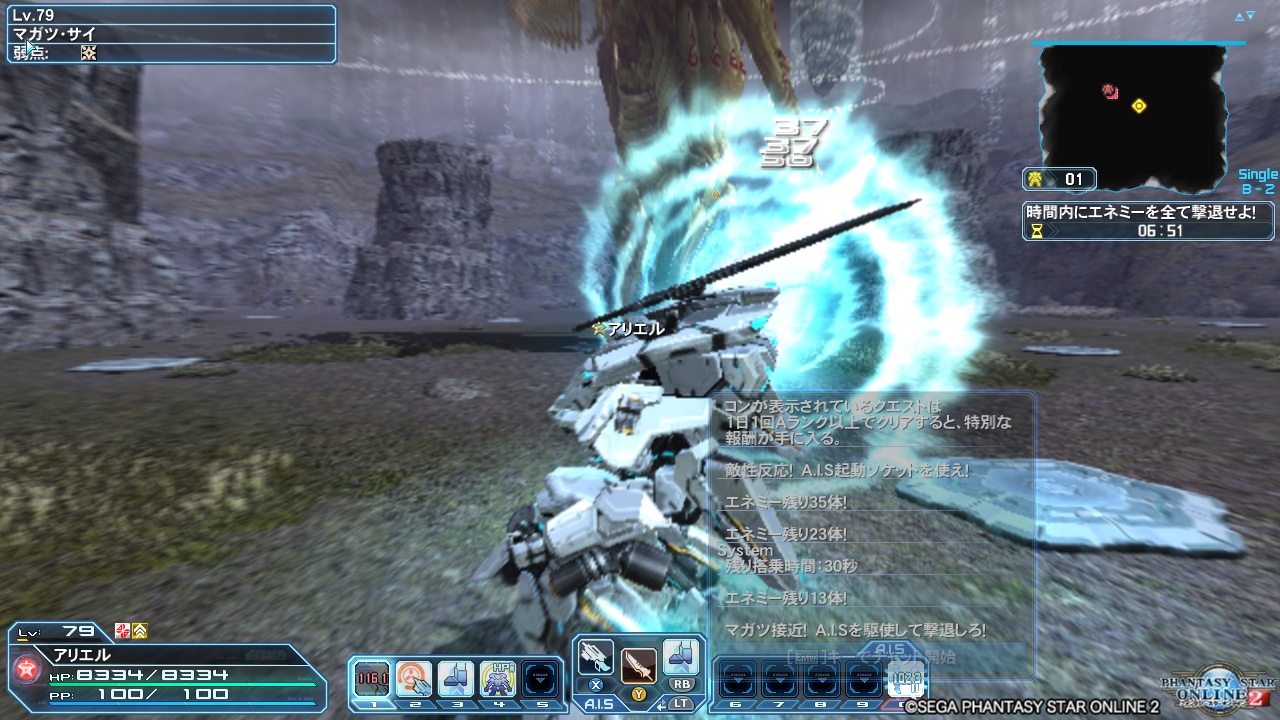Select subpalette slot 1 with red counter
The height and width of the screenshot is (720, 1280).
click(371, 679)
